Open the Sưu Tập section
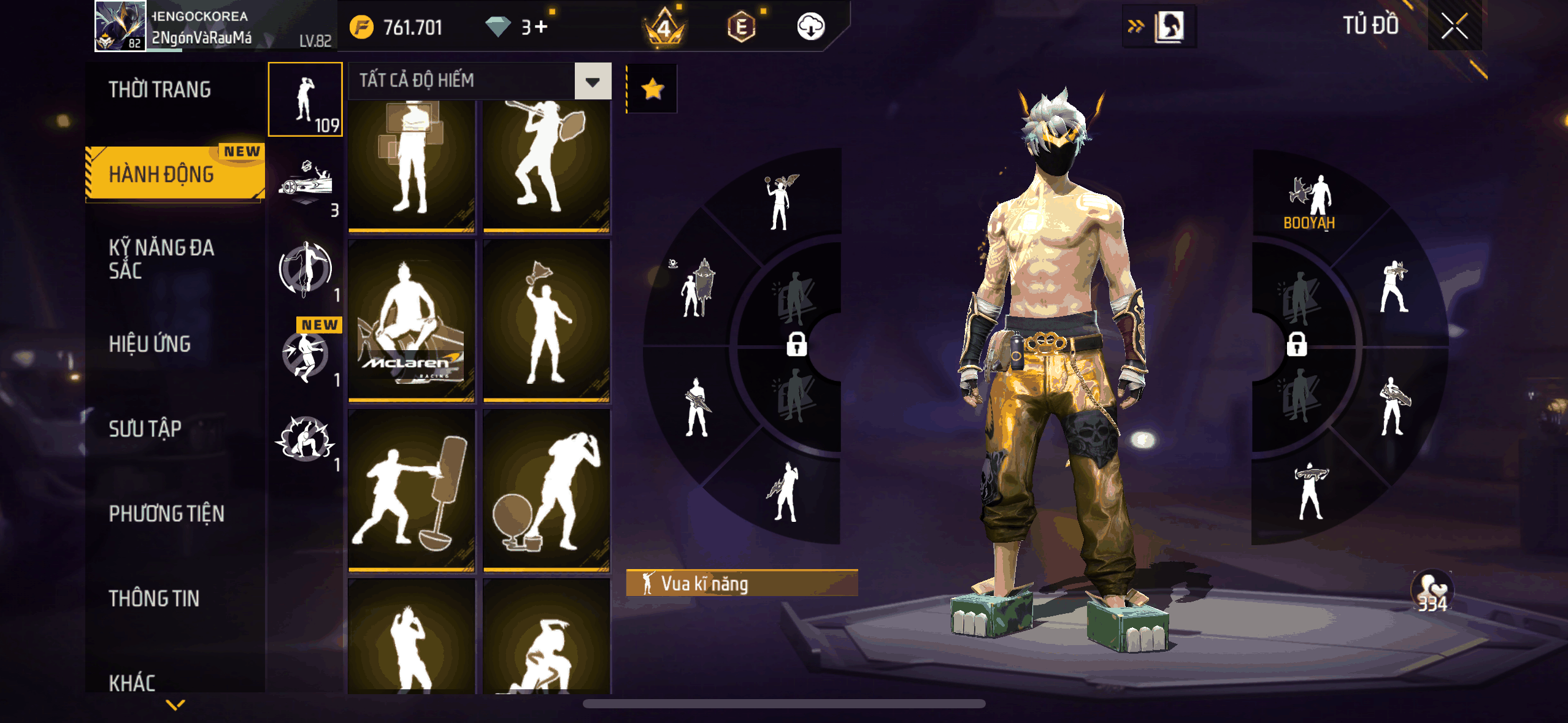Image resolution: width=1568 pixels, height=723 pixels. [145, 429]
